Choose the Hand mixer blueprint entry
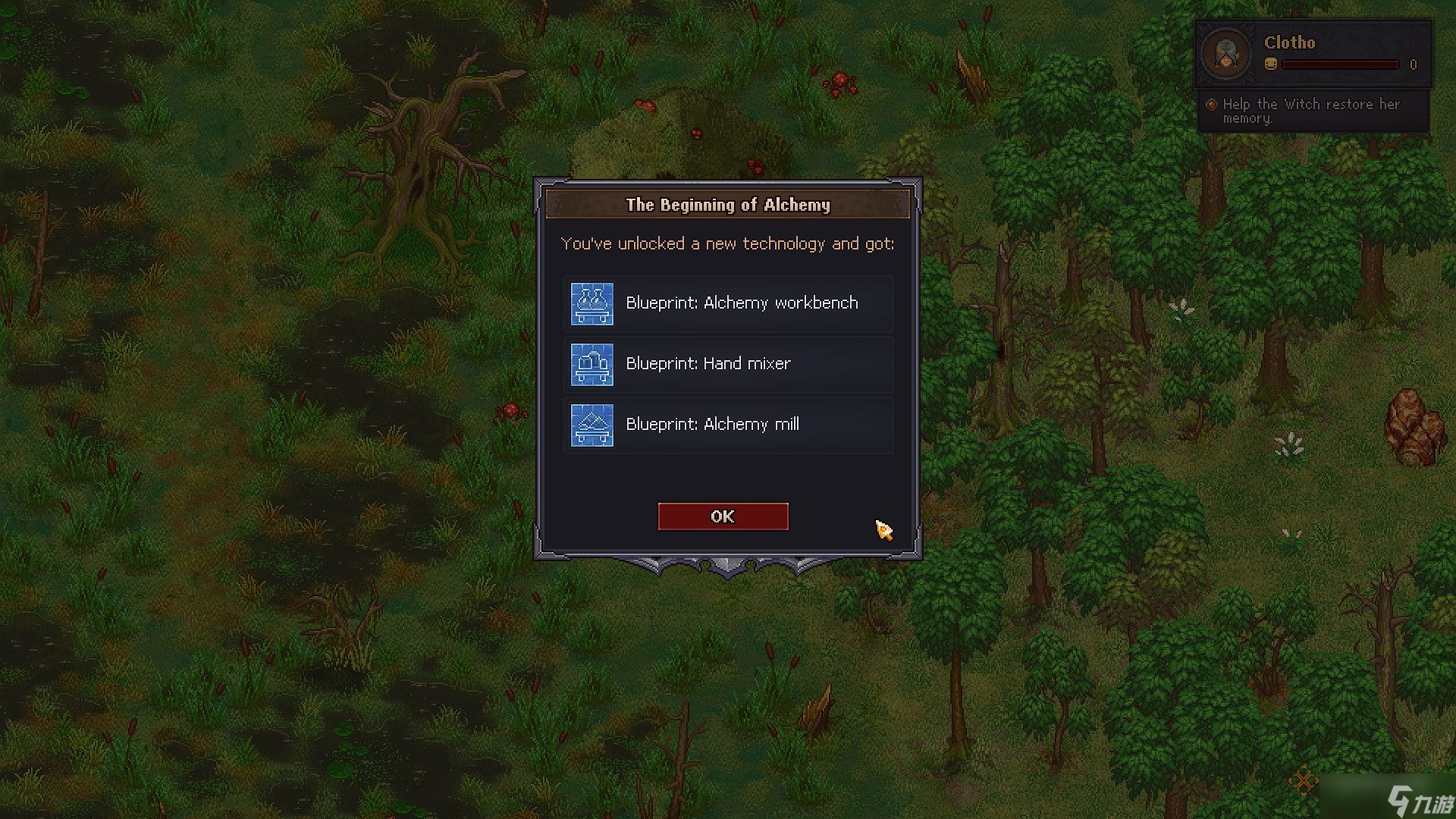 click(728, 364)
